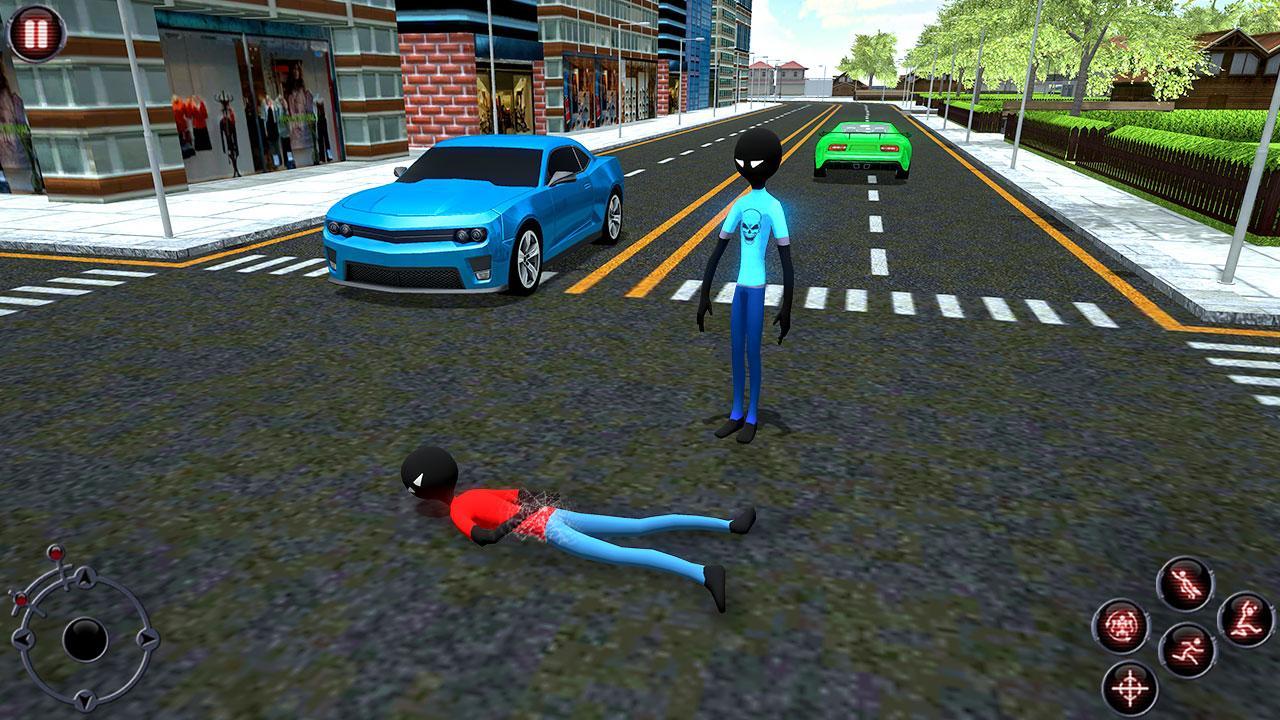Tap the left arrow on the joystick compass
1280x720 pixels.
(23, 638)
